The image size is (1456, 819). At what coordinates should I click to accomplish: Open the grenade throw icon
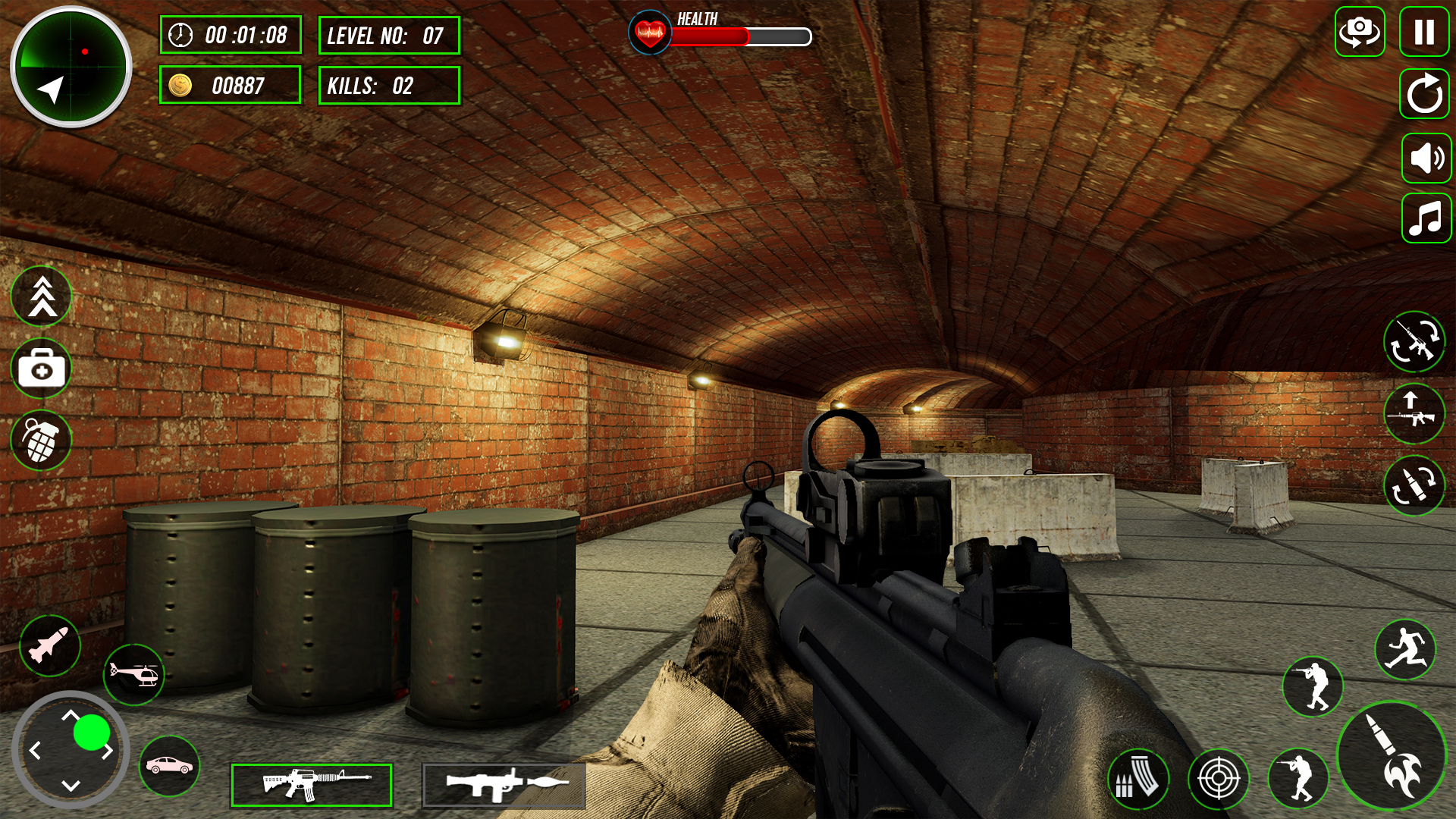point(42,440)
